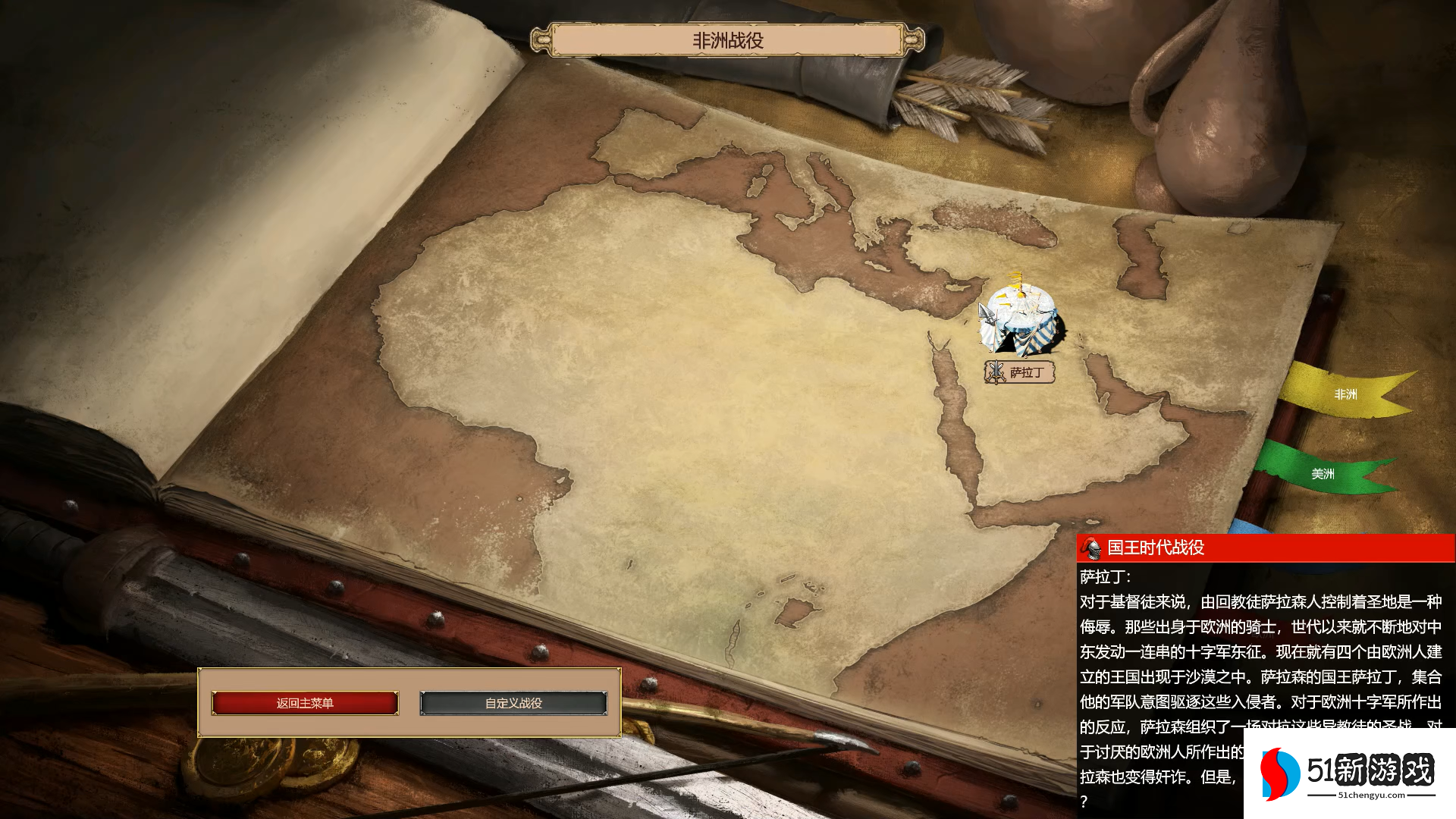This screenshot has height=819, width=1456.
Task: Open the 51新游戏 watermark logo
Action: point(1349,773)
